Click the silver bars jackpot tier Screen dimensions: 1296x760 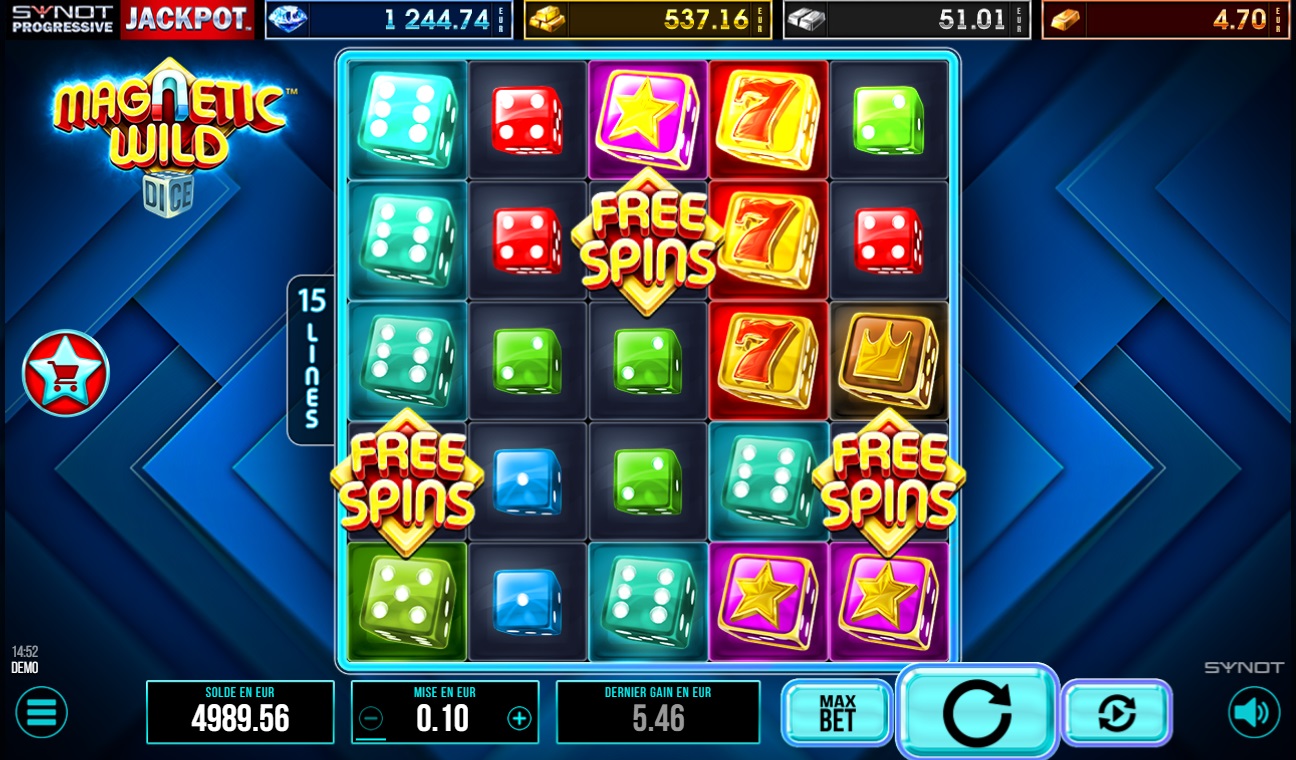(x=906, y=18)
